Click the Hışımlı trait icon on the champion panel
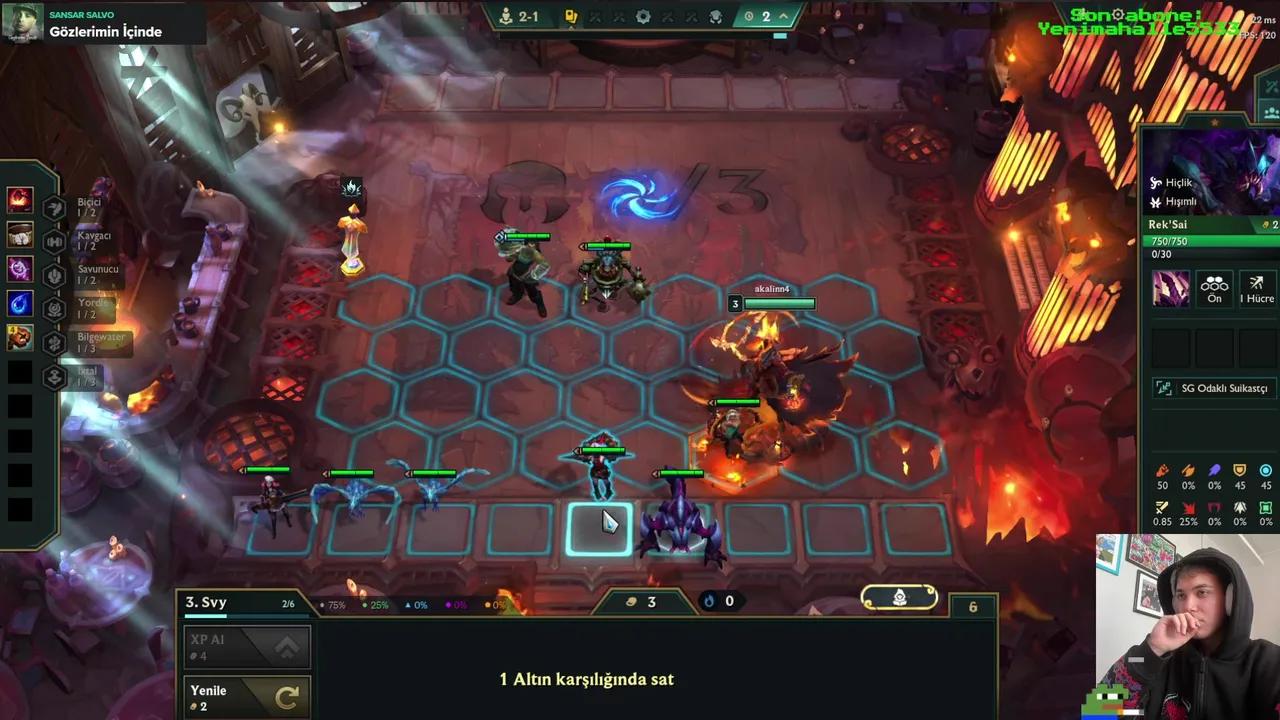 [x=1157, y=202]
